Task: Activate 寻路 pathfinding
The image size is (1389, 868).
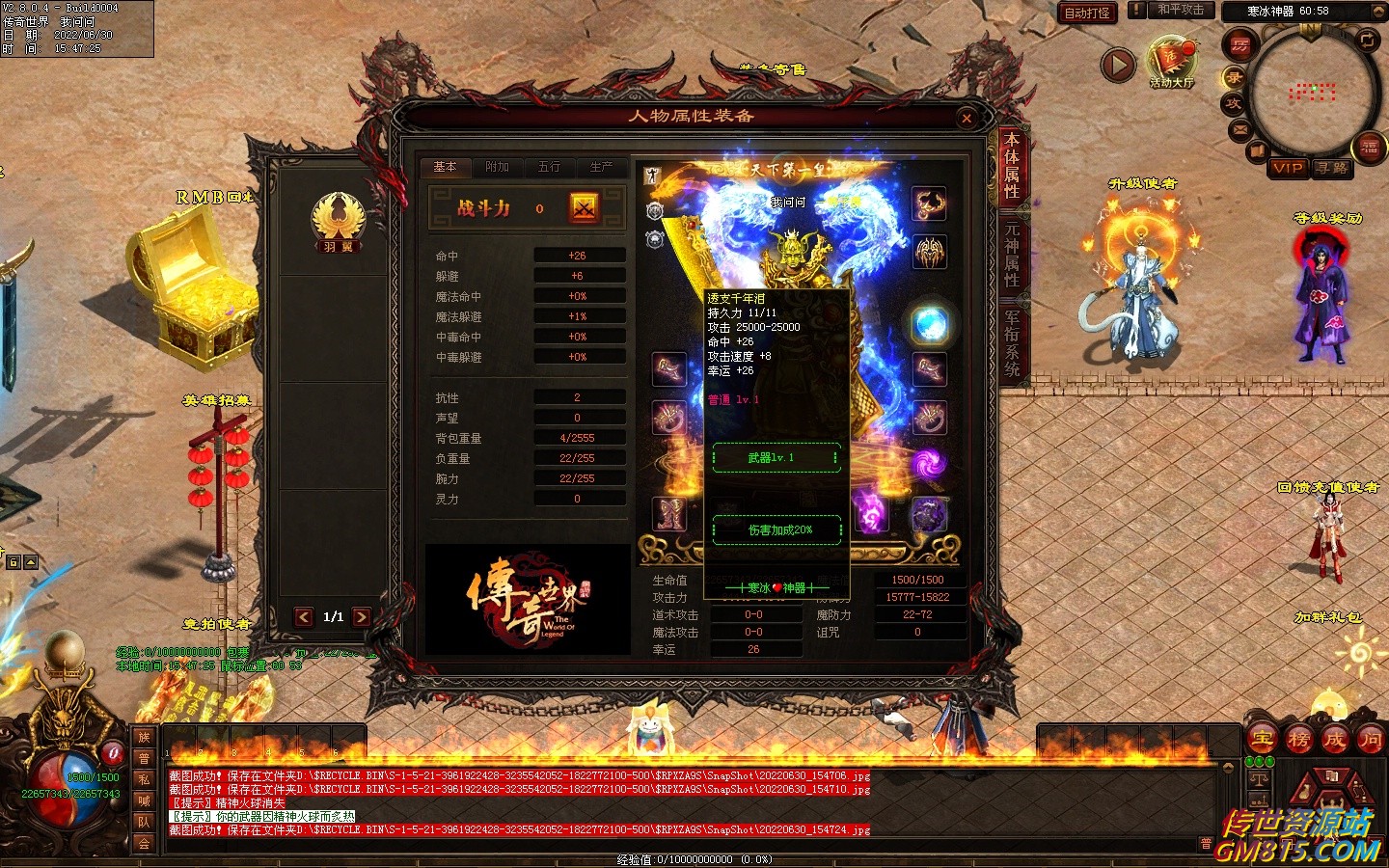Action: (1332, 168)
